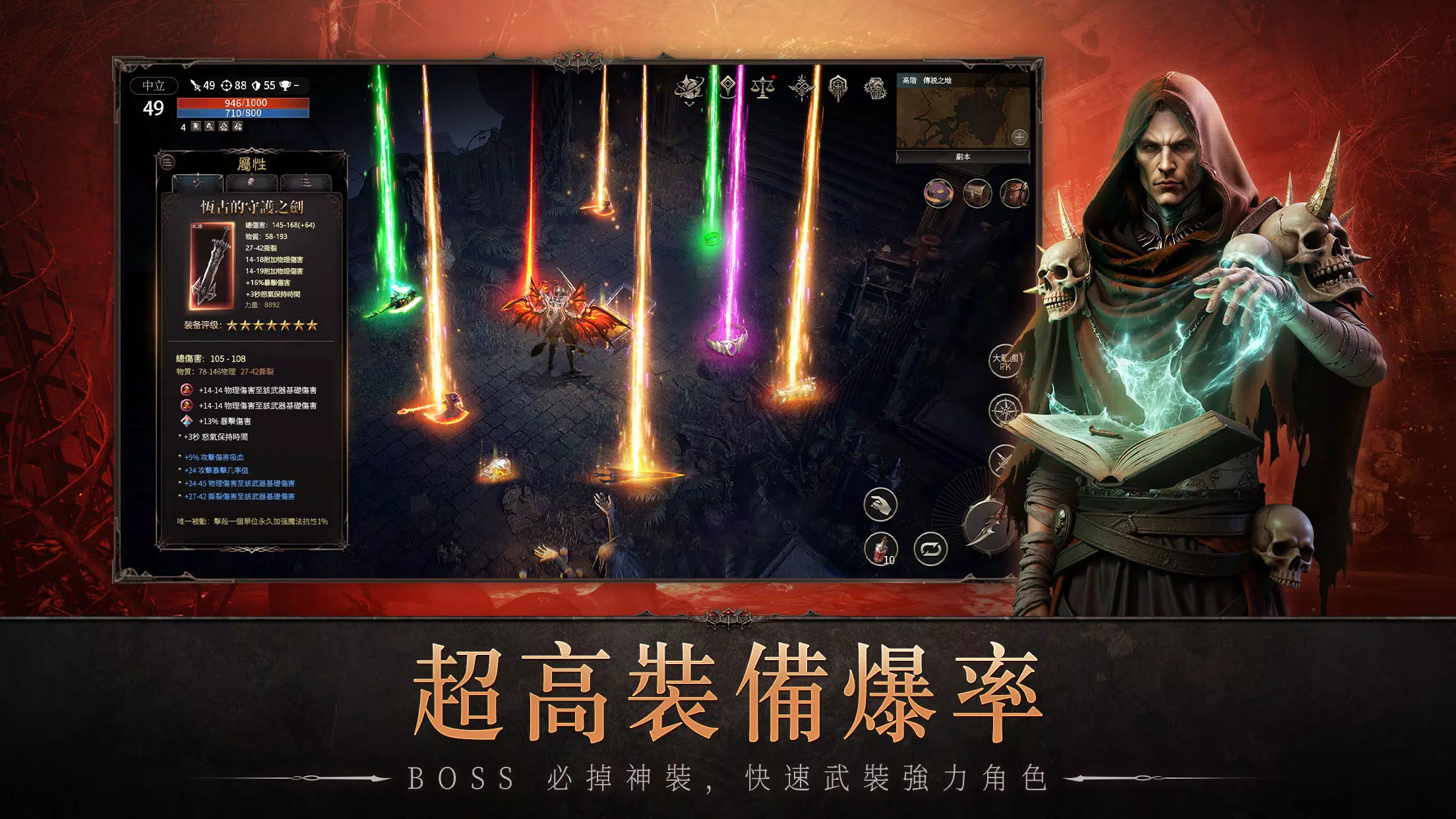
Task: Open the balance/trading scales icon in top toolbar
Action: click(763, 87)
